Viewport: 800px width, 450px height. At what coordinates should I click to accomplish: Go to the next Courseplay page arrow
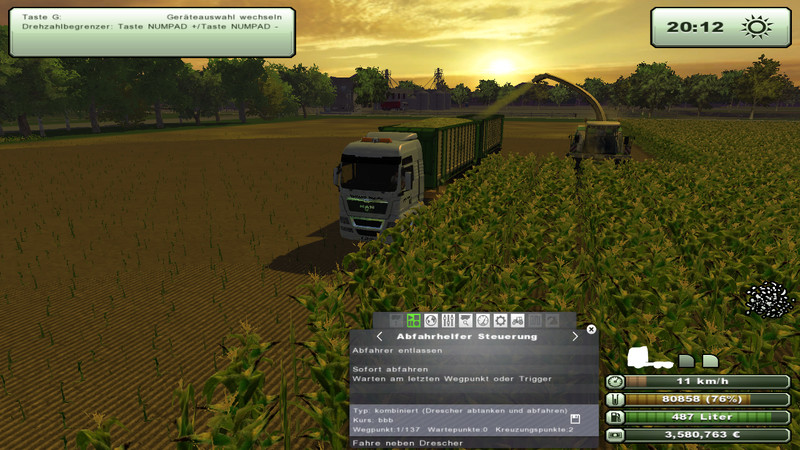[575, 337]
